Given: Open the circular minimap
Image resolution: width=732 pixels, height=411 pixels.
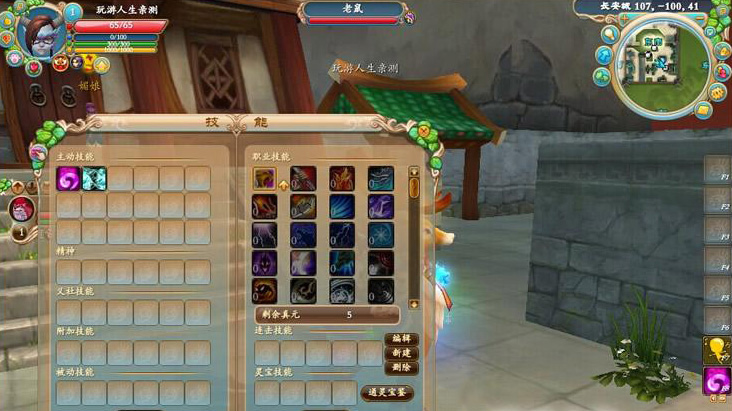Looking at the screenshot, I should (662, 63).
